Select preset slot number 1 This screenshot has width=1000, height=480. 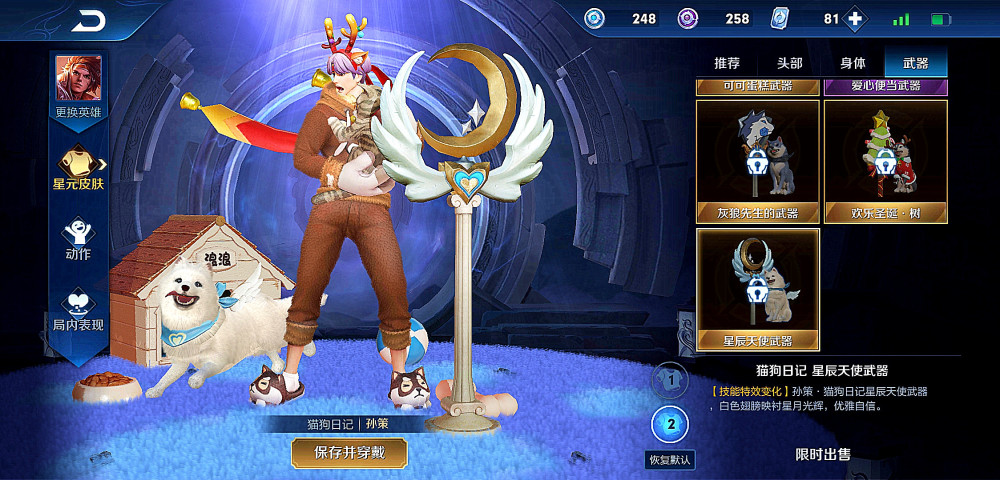click(x=671, y=381)
